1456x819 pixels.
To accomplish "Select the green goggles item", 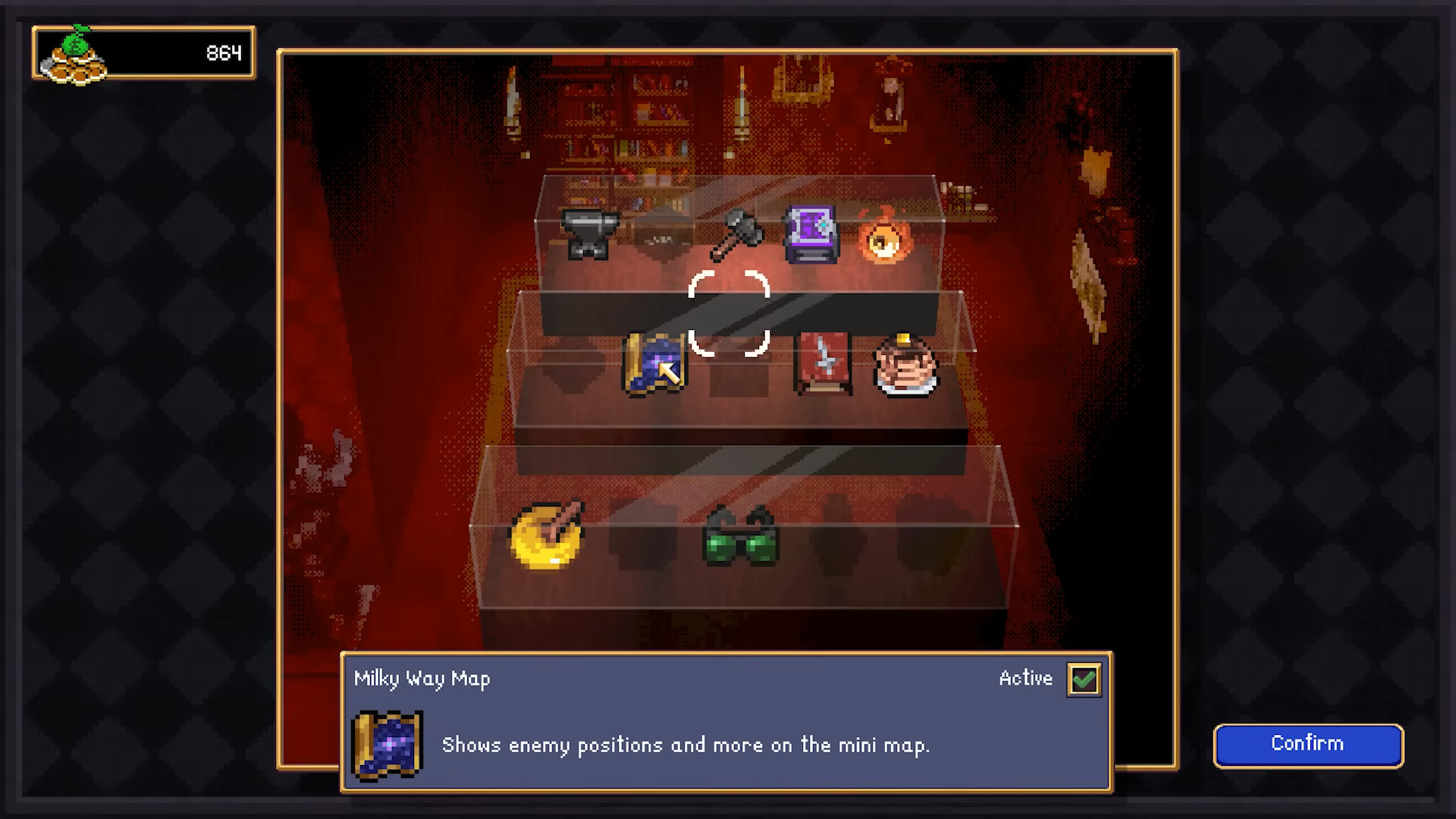I will click(x=741, y=537).
